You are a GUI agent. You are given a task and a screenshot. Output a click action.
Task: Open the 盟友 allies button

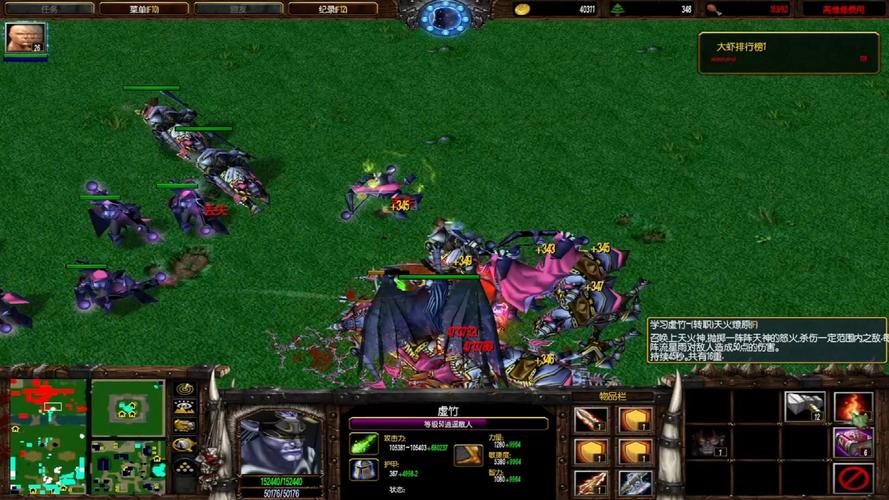click(x=238, y=9)
